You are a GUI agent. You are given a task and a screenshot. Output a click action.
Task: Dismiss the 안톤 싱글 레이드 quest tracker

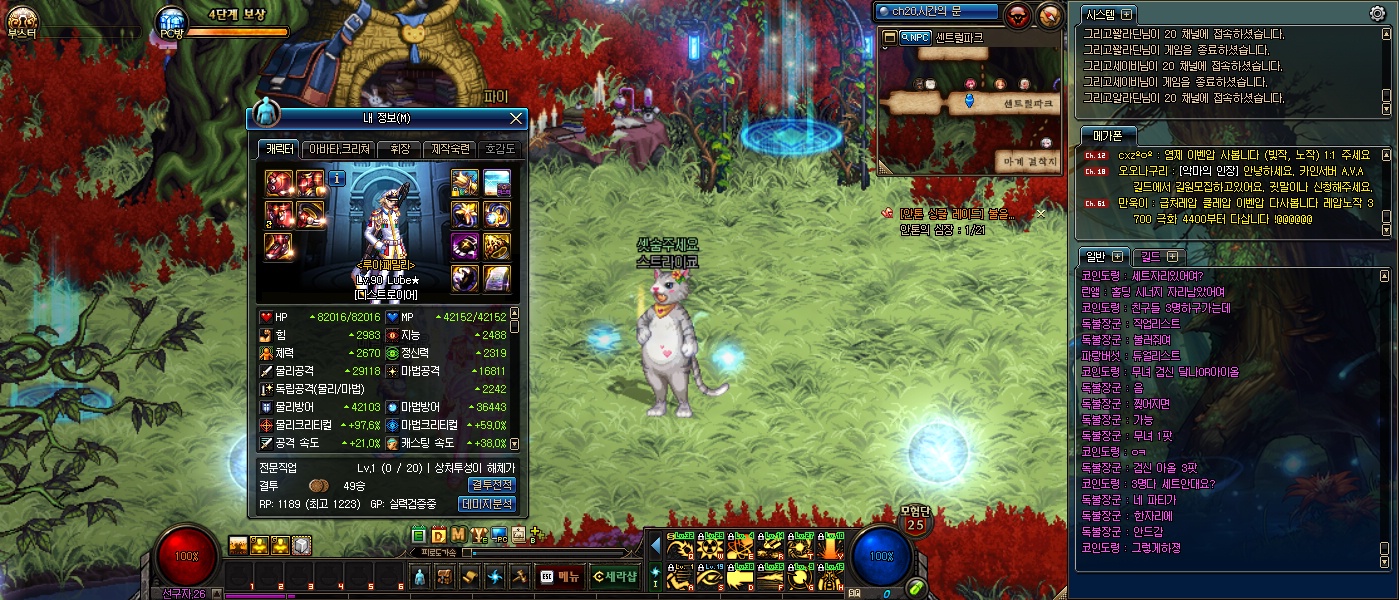1040,213
